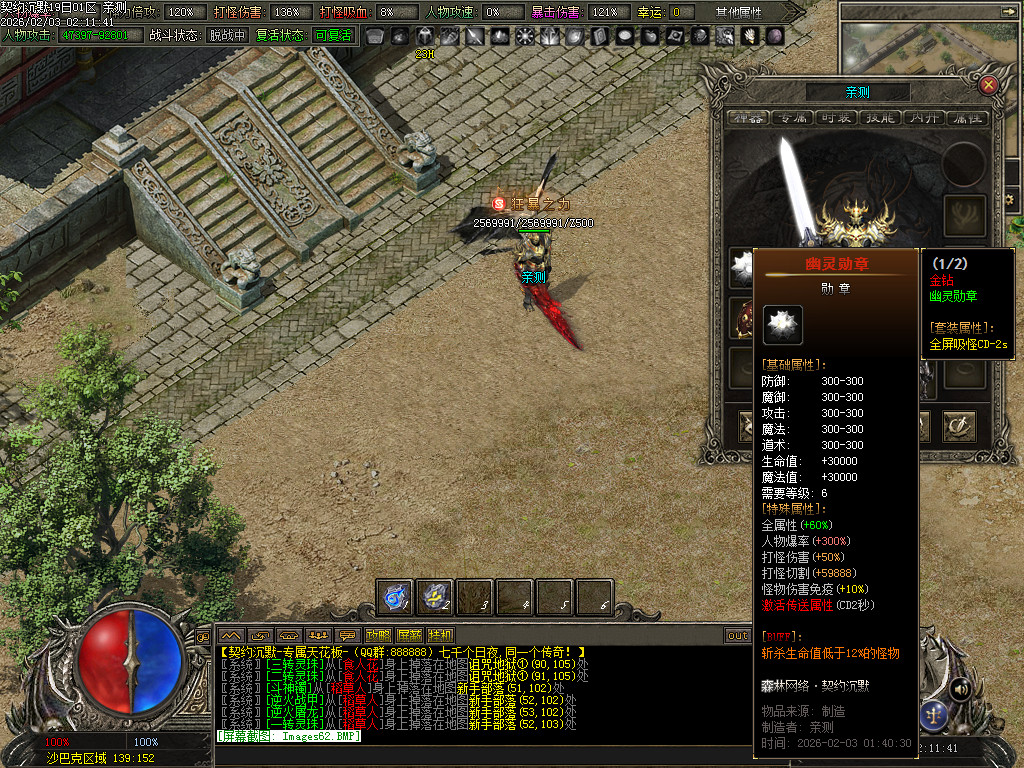Toggle the sound speaker icon
1024x768 pixels.
960,689
